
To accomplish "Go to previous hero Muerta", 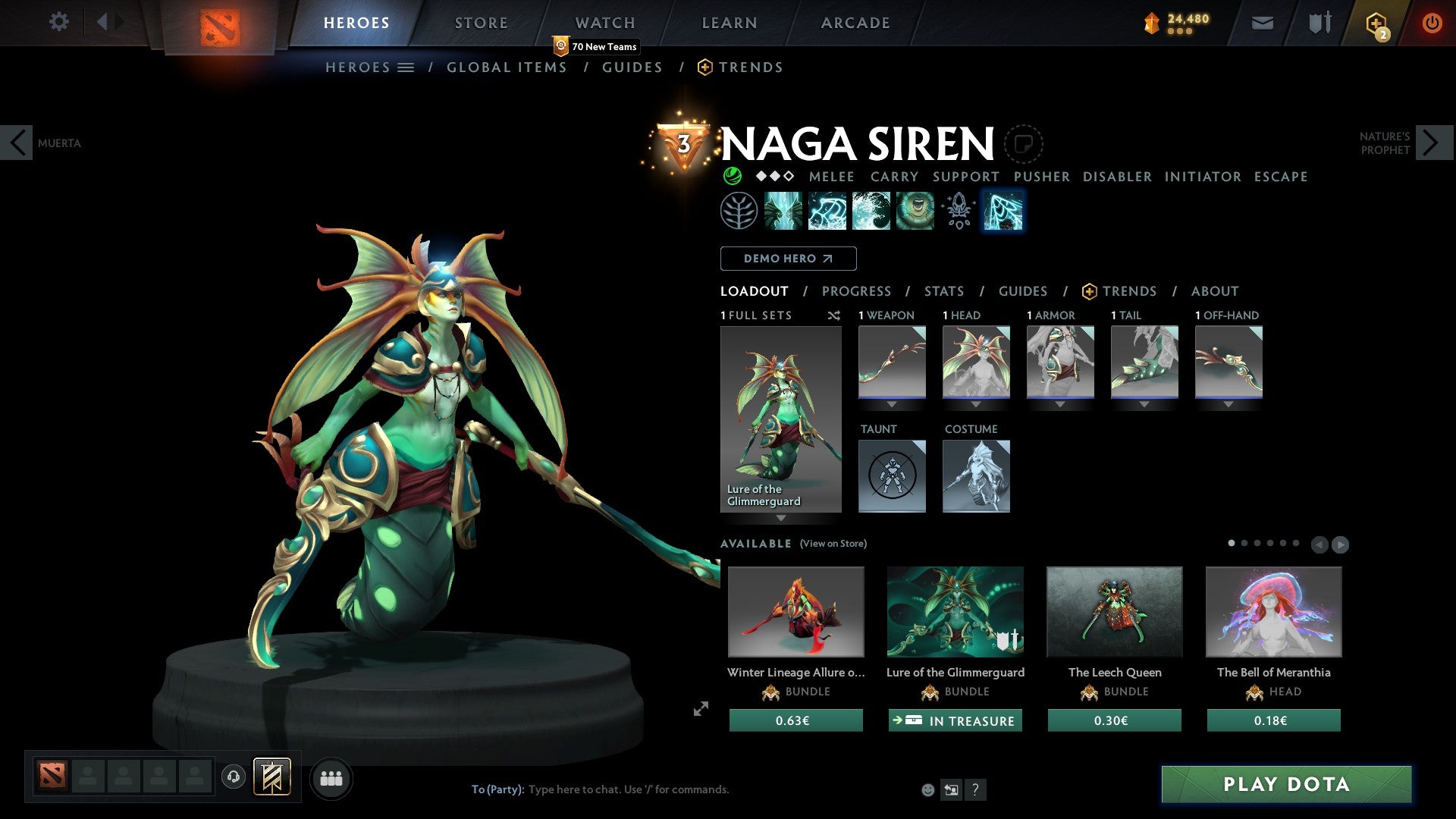I will [17, 143].
